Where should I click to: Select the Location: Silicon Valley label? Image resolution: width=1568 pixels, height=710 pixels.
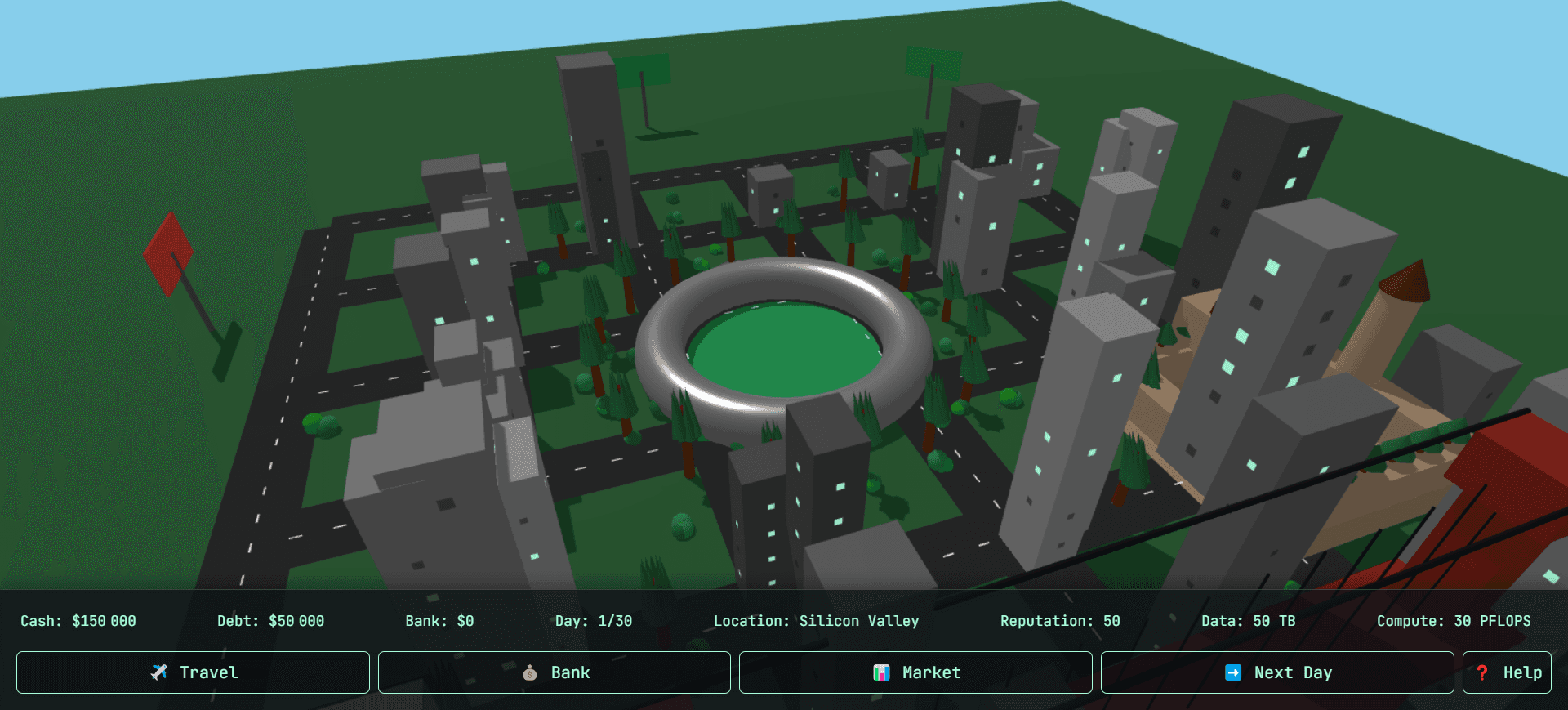click(x=817, y=620)
